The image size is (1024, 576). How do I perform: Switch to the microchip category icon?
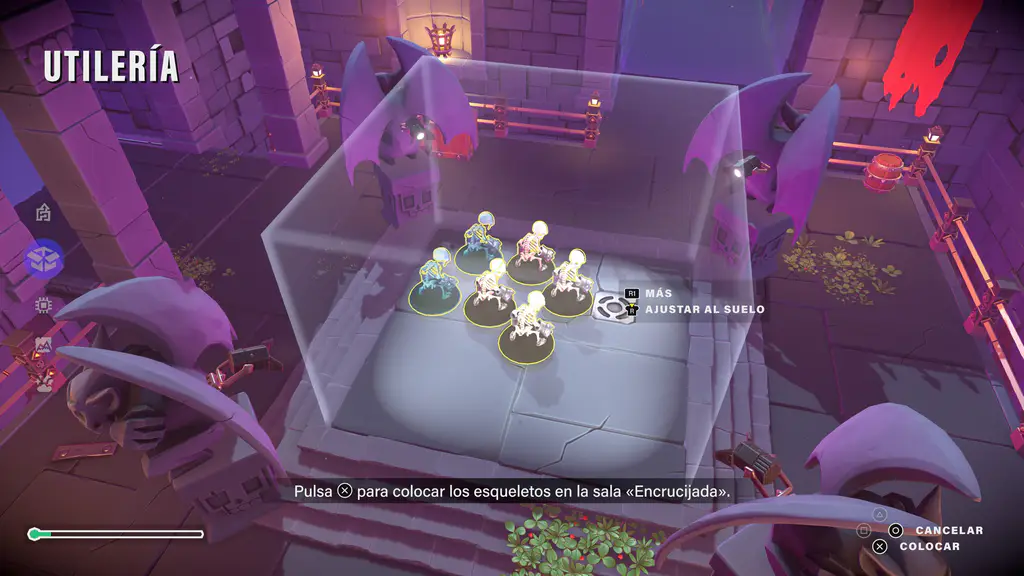43,304
